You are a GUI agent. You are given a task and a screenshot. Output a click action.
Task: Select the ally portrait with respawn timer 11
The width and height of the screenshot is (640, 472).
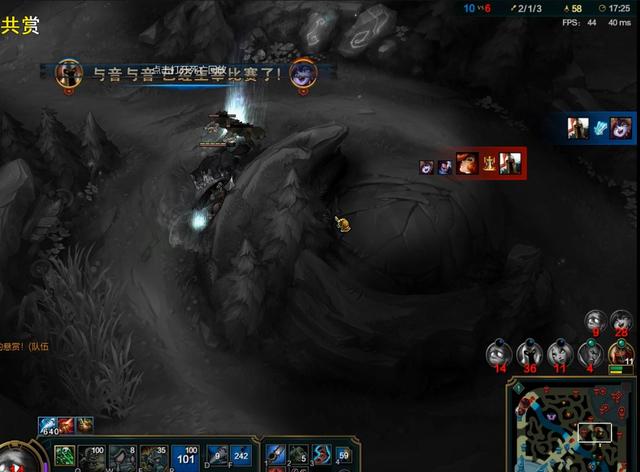(x=559, y=352)
